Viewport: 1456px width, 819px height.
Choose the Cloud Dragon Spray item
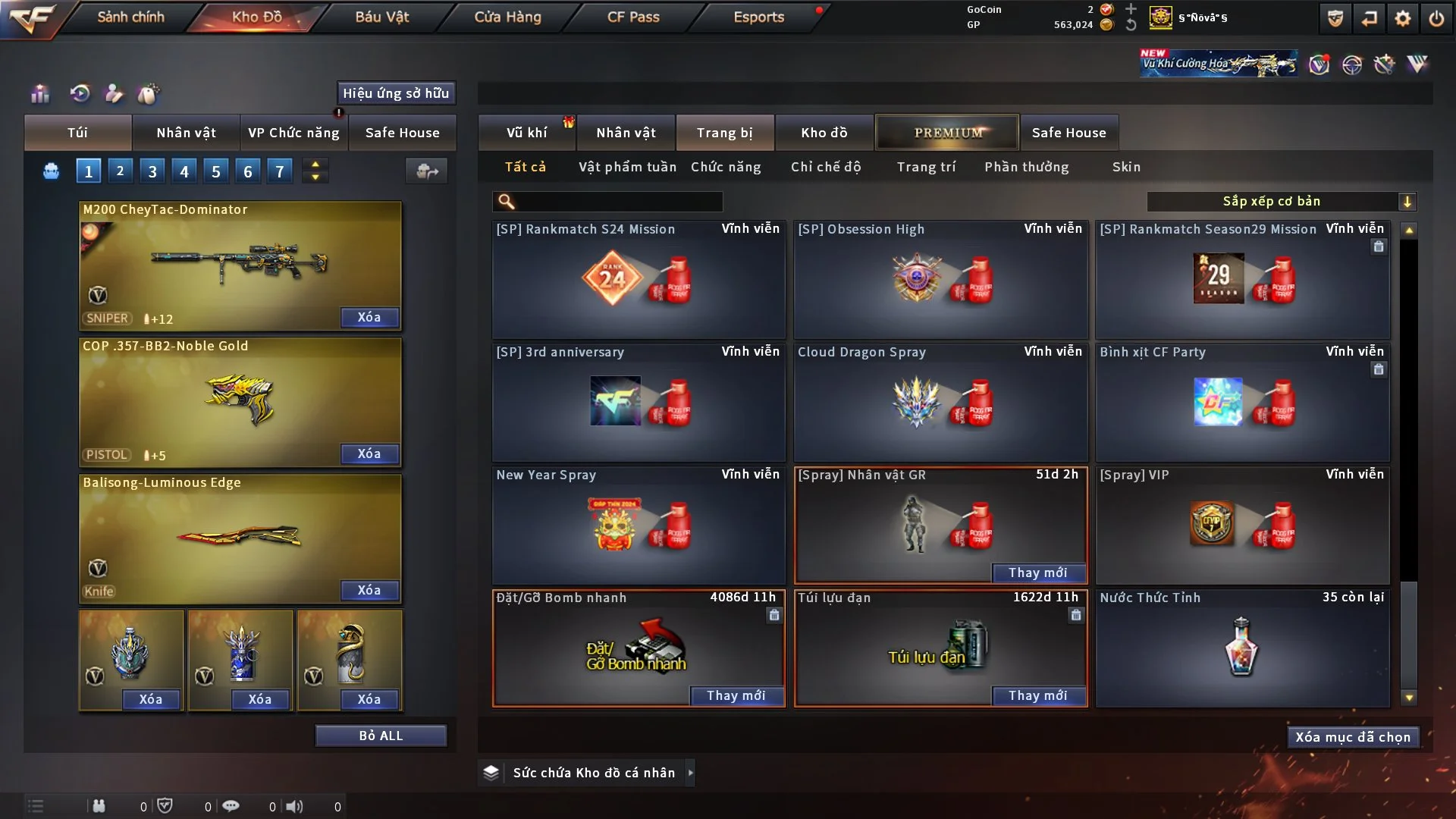[x=940, y=402]
